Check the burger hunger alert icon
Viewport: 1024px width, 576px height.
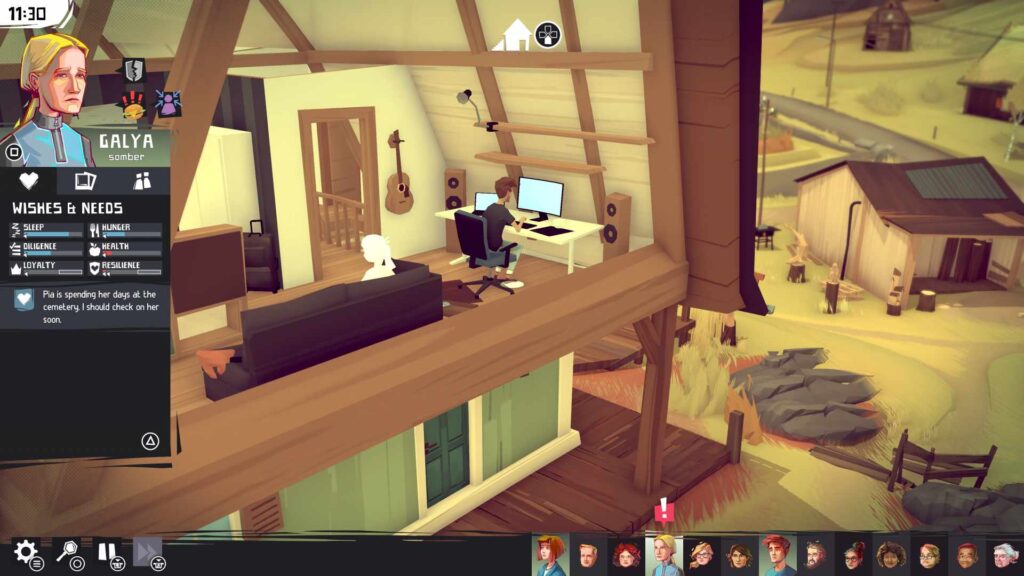[134, 103]
